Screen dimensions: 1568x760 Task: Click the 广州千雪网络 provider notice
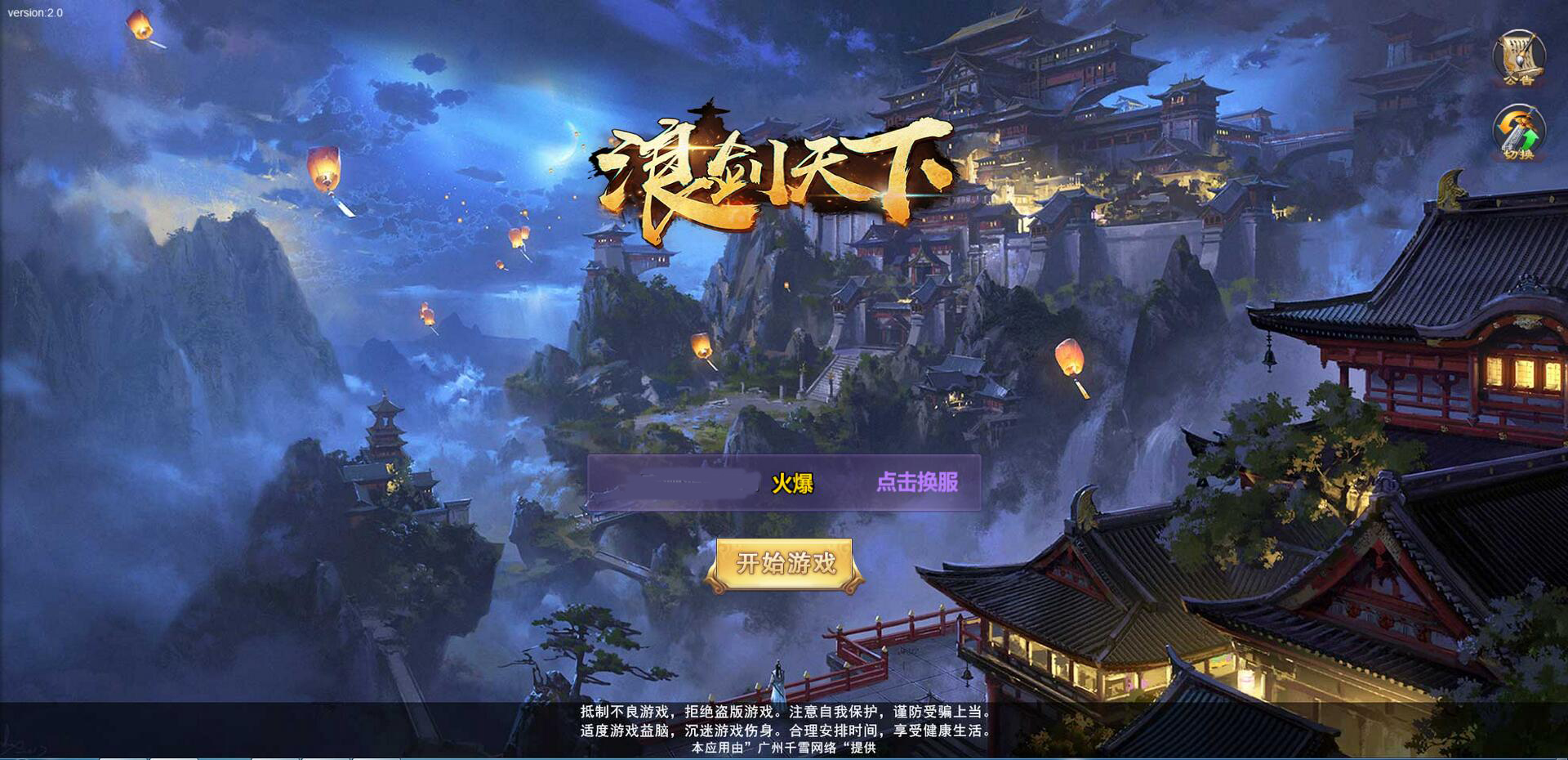[x=782, y=749]
